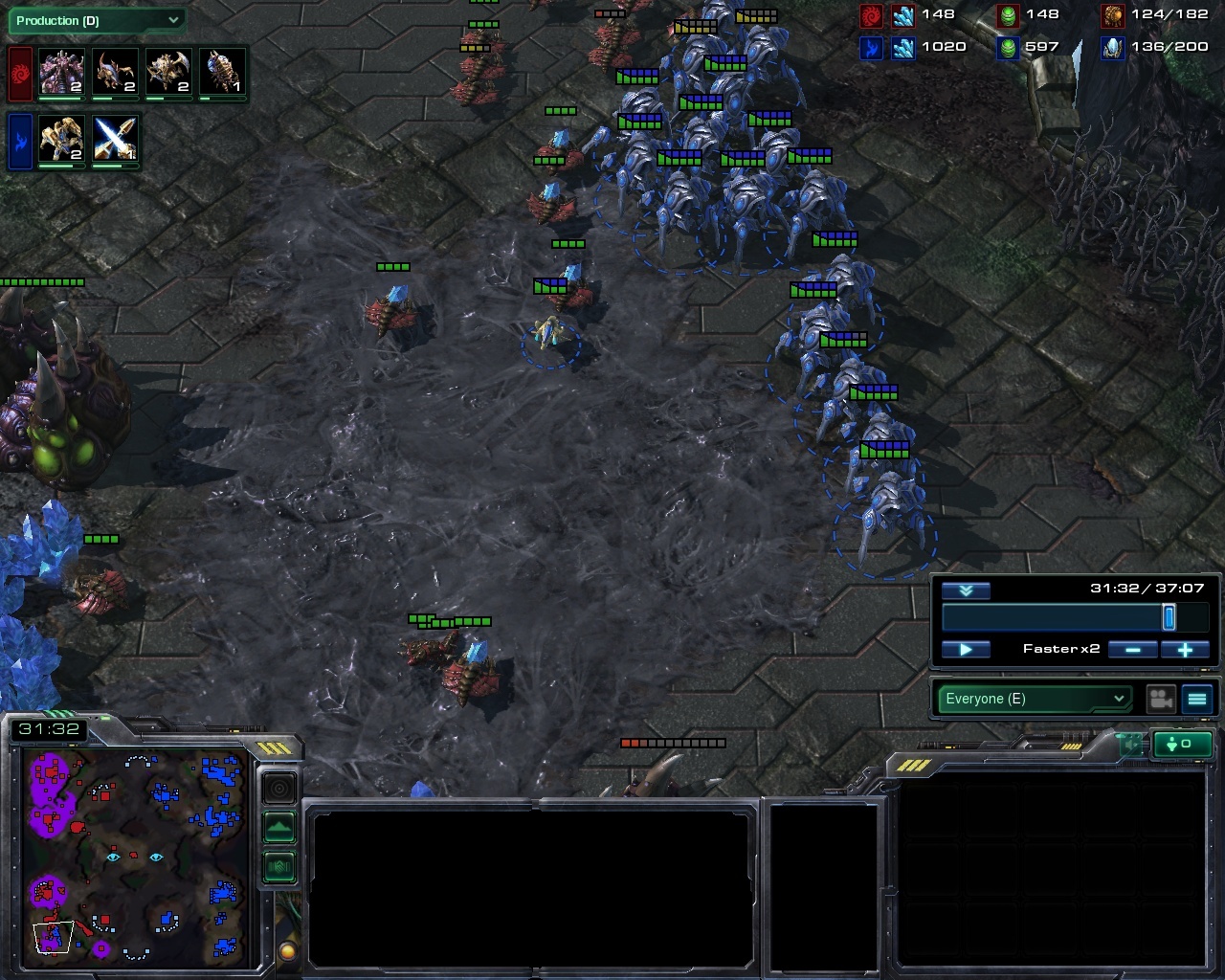Toggle minimap alliance colors handshake button

coord(279,867)
